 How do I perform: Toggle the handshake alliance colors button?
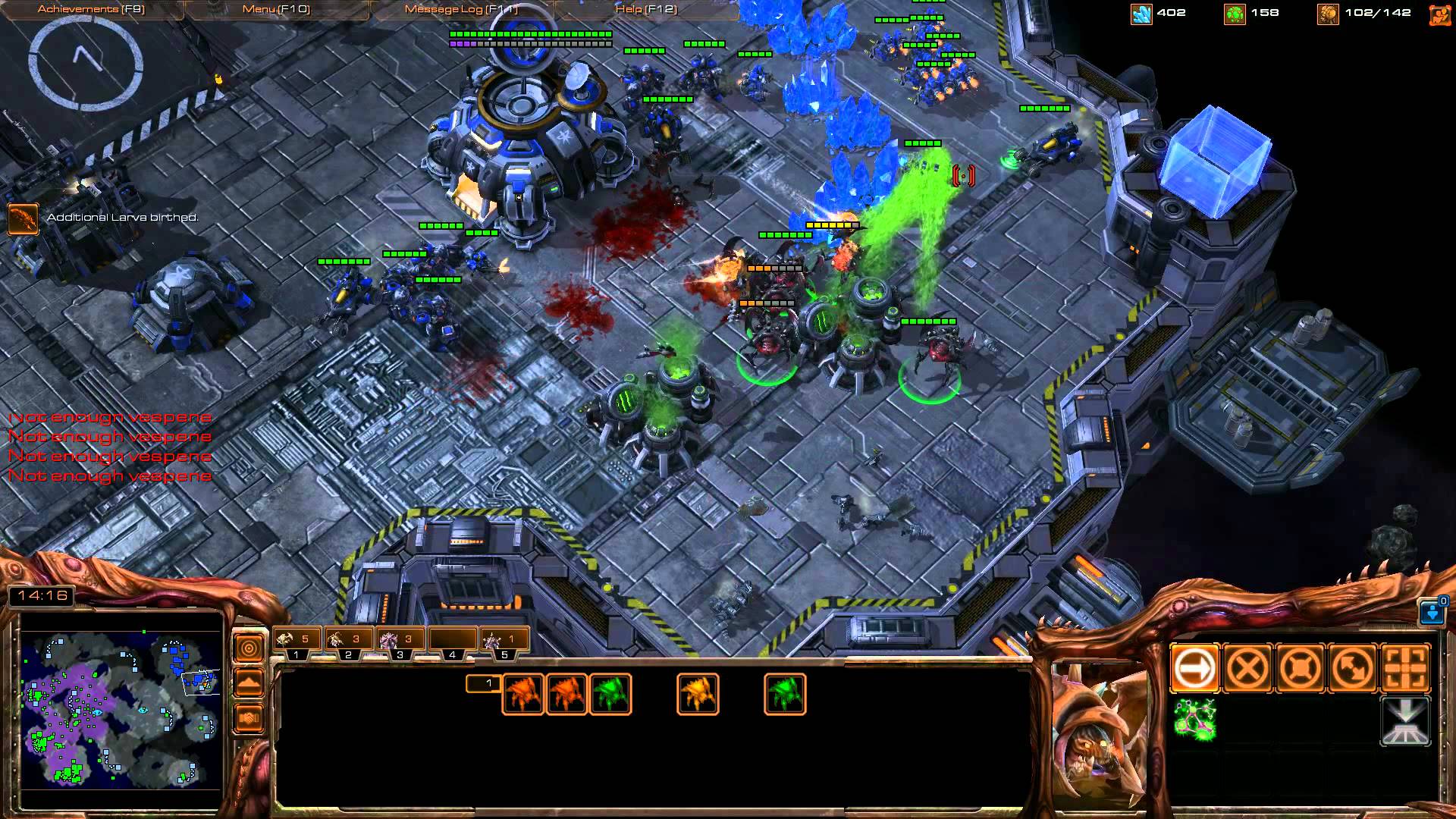[x=249, y=717]
